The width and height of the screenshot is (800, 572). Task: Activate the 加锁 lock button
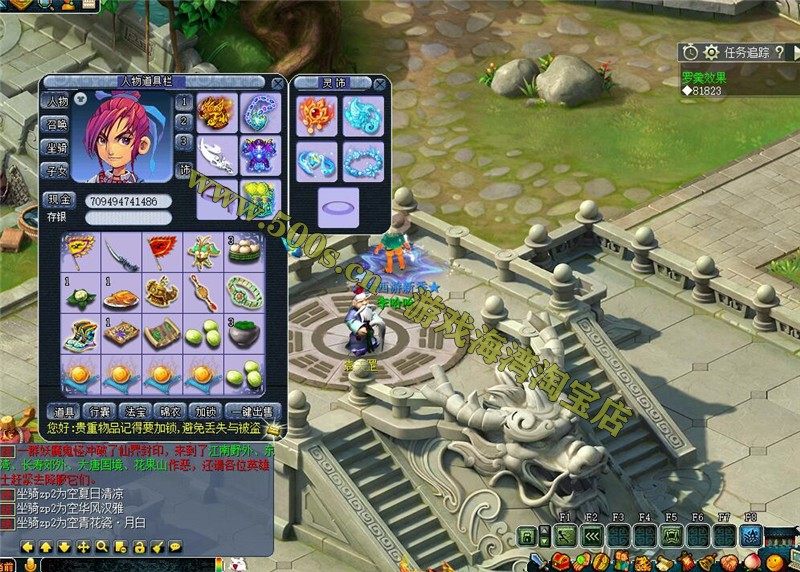[206, 412]
